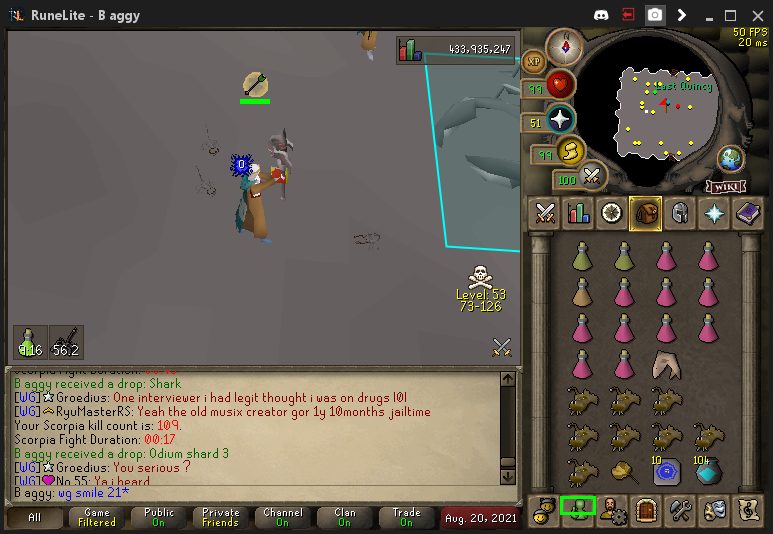This screenshot has height=534, width=773.
Task: Open the world map globe
Action: click(x=731, y=159)
